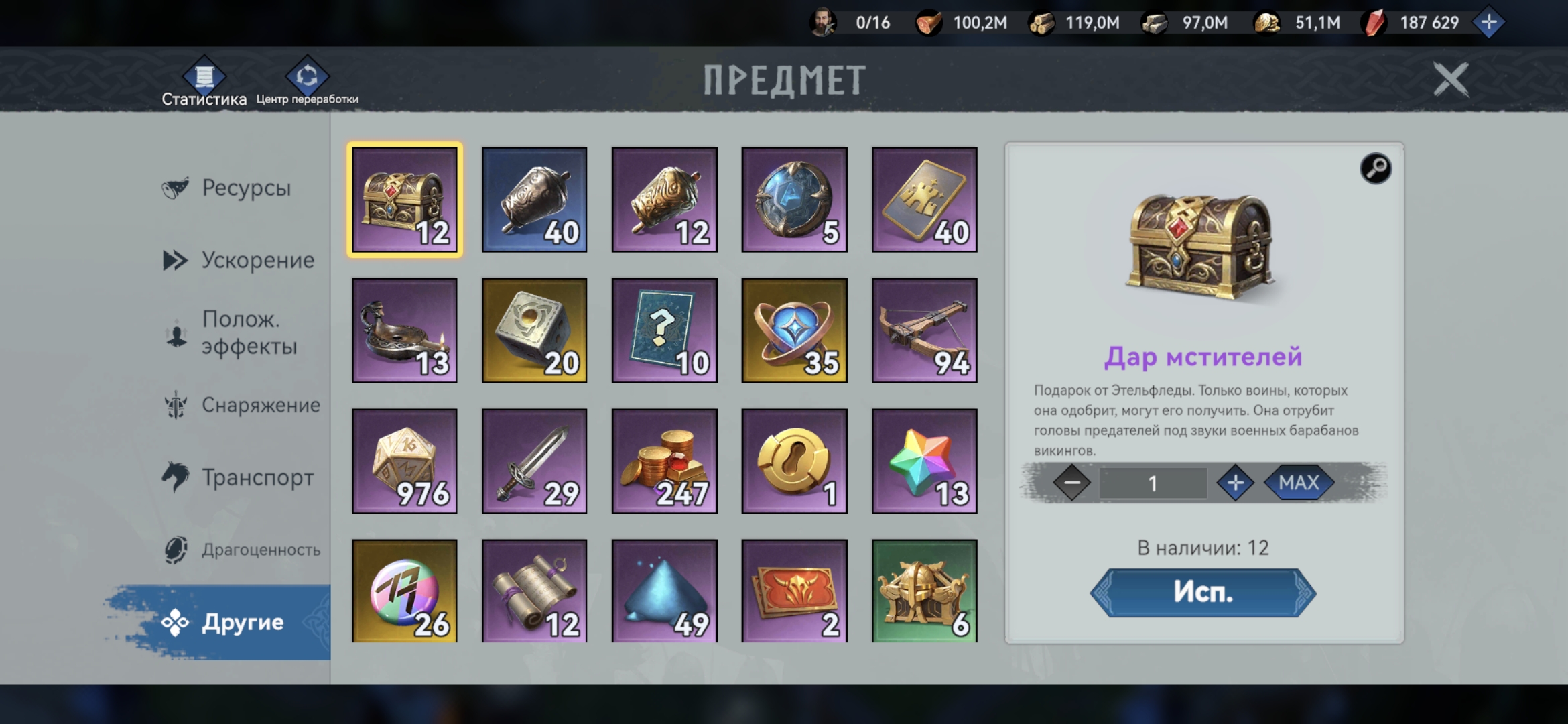
Task: Click the magnifier icon on item details
Action: click(x=1375, y=168)
